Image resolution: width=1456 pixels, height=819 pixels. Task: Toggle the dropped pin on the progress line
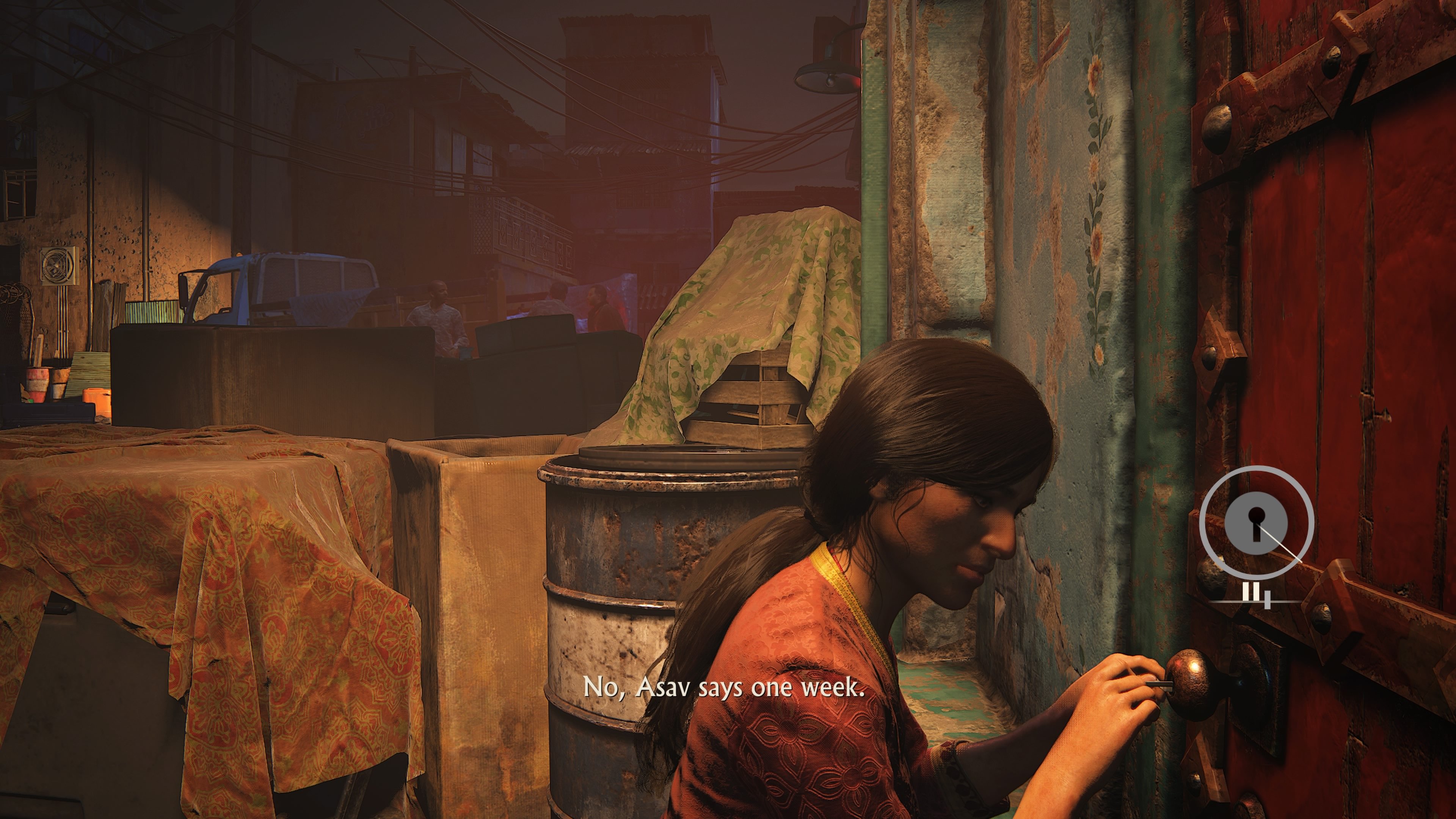tap(1268, 600)
